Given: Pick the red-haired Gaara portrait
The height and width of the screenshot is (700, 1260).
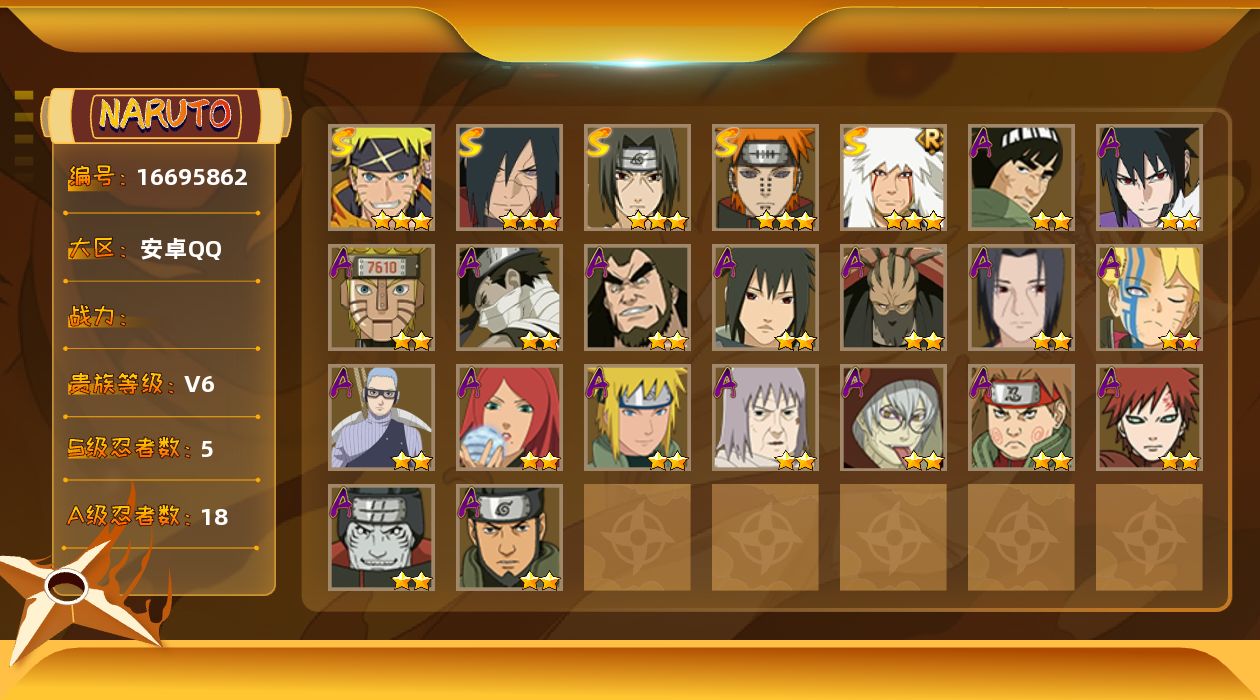Looking at the screenshot, I should point(1149,418).
